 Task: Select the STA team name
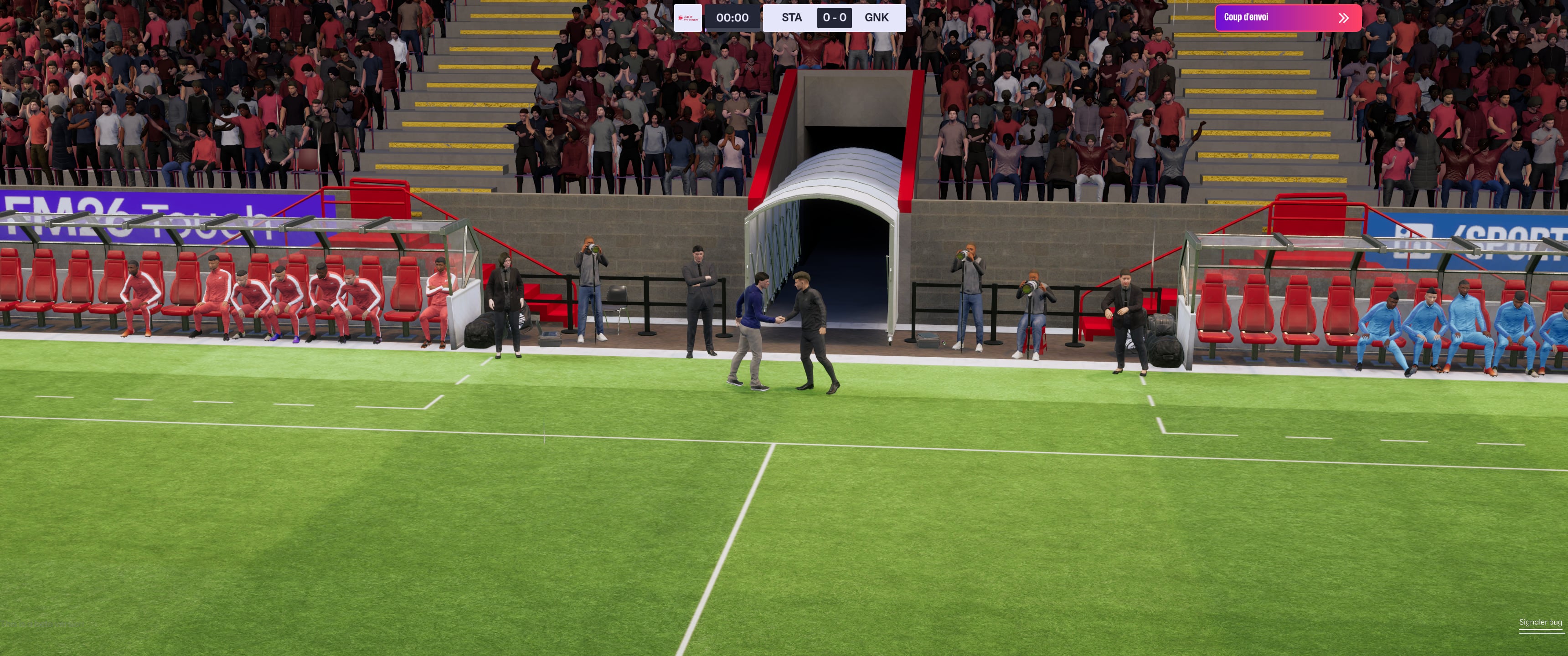click(791, 18)
